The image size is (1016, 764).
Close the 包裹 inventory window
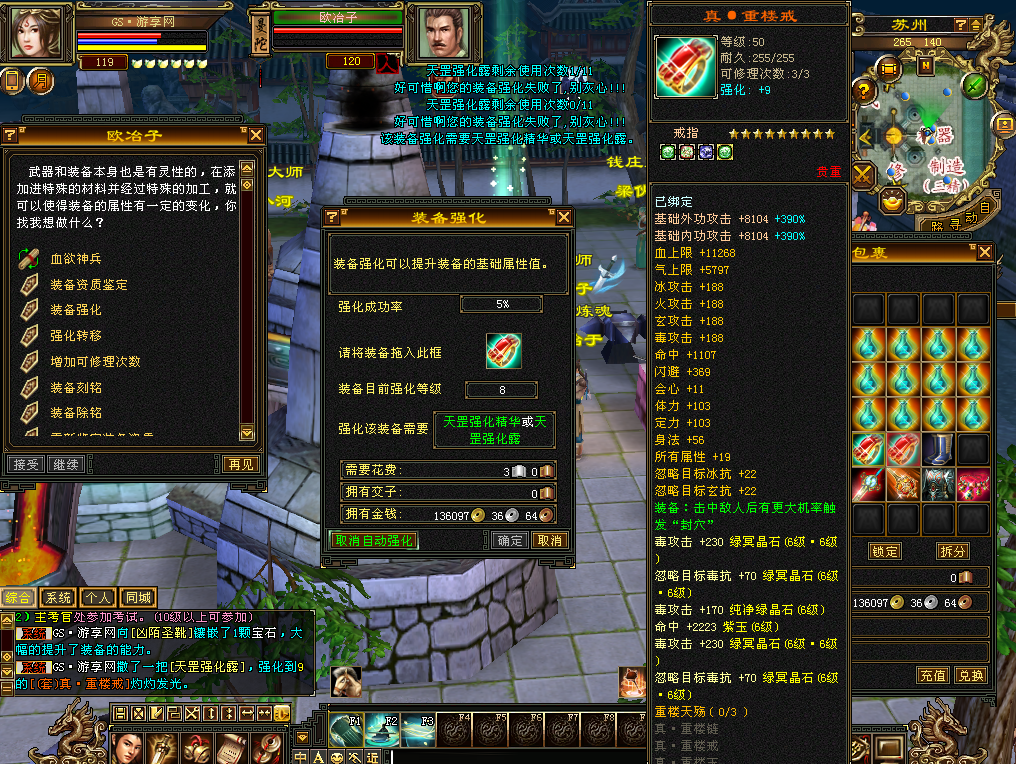(986, 253)
